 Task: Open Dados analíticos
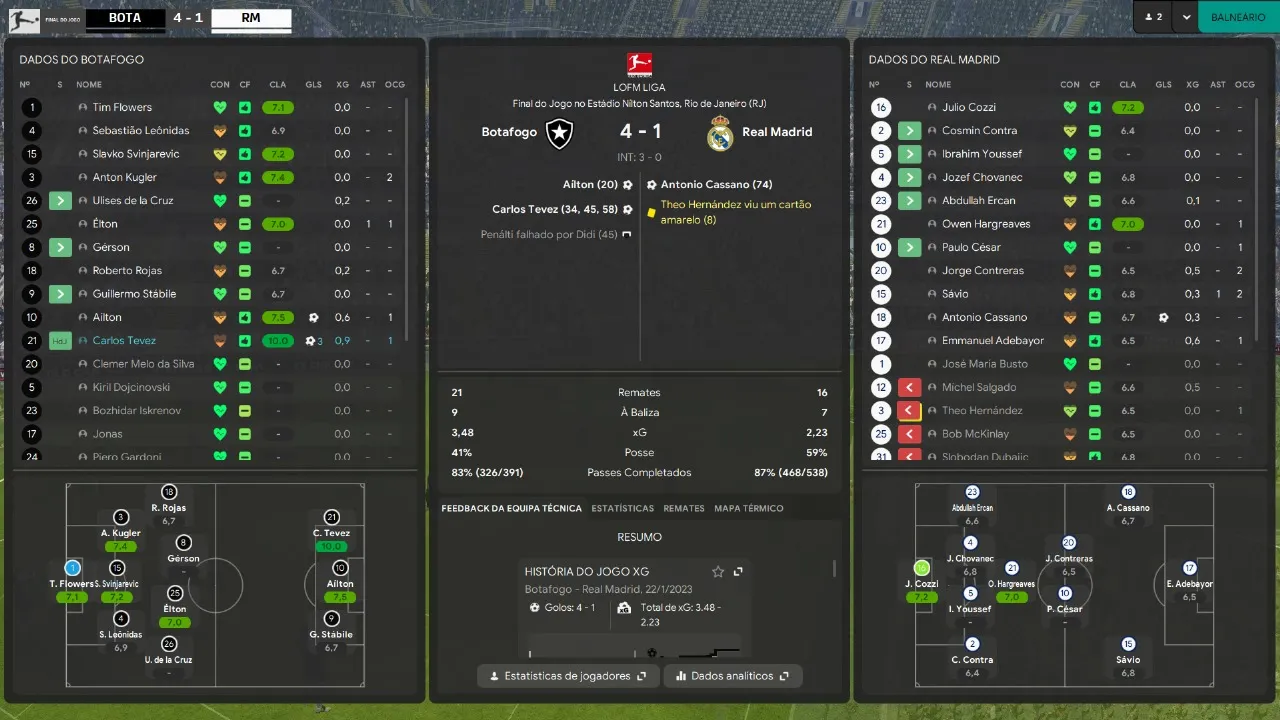tap(733, 676)
